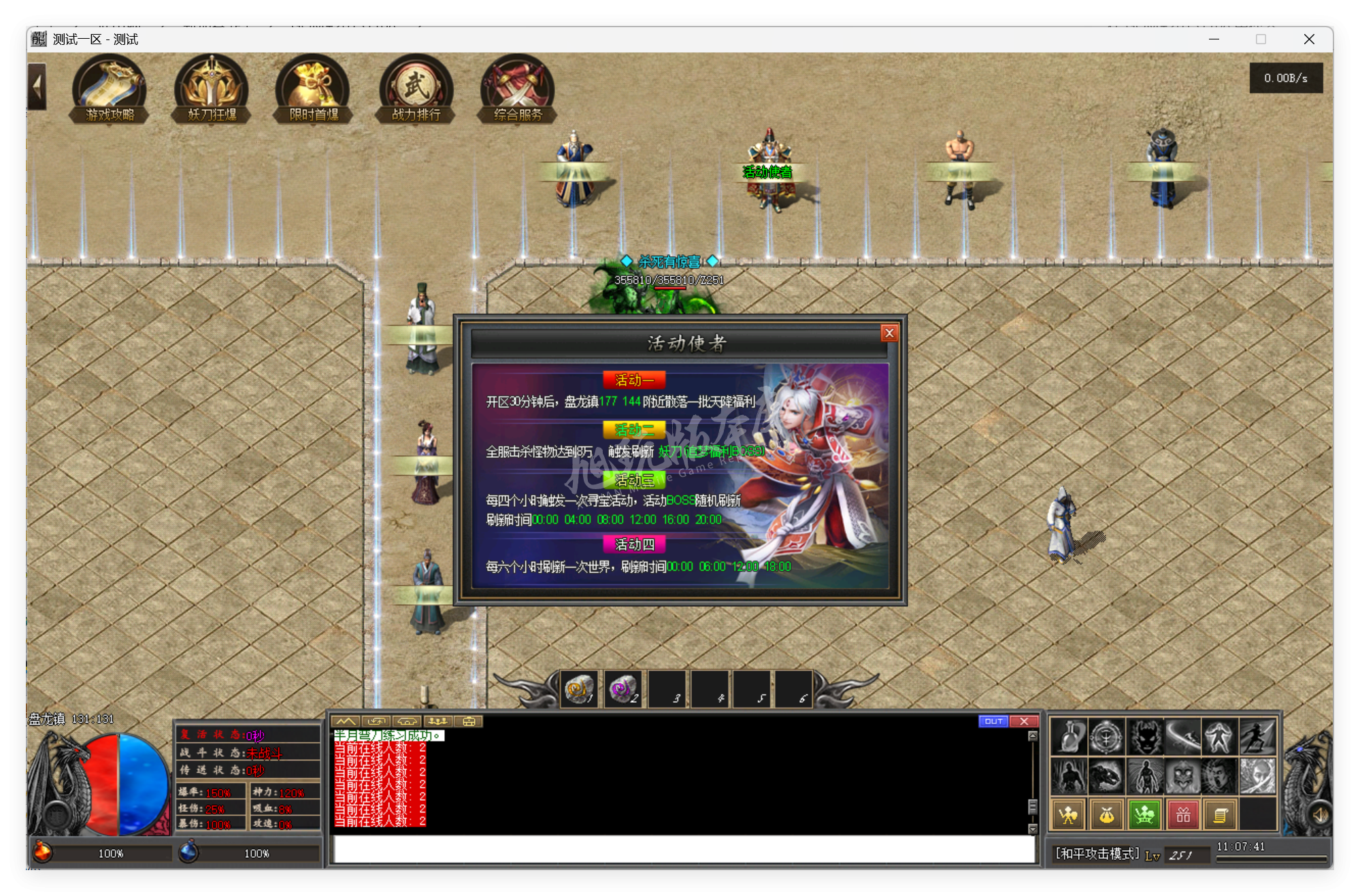Close the 活动使者 dialog
This screenshot has width=1360, height=896.
click(x=889, y=333)
